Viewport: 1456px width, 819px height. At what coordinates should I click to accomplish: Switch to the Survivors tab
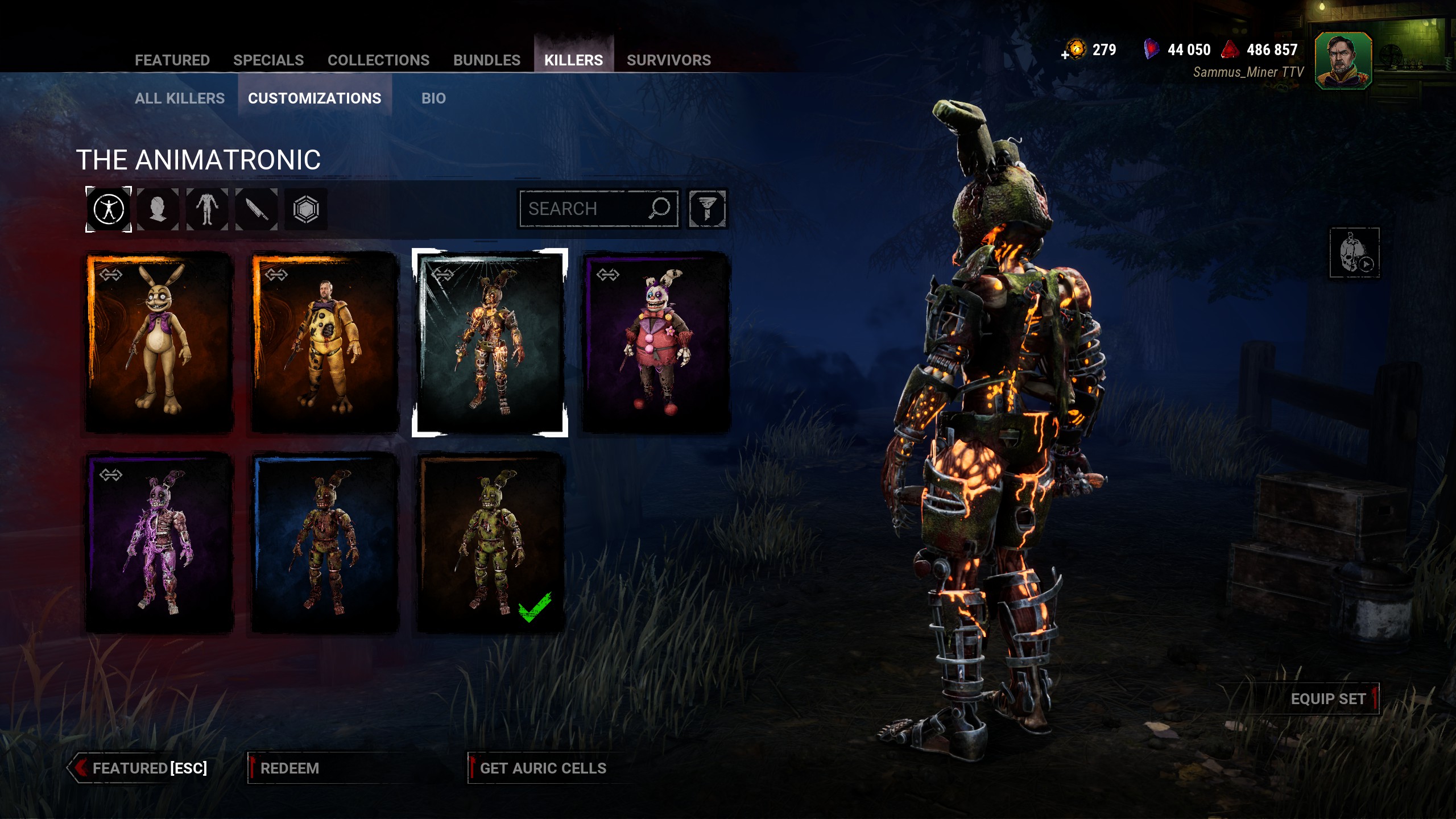click(669, 60)
